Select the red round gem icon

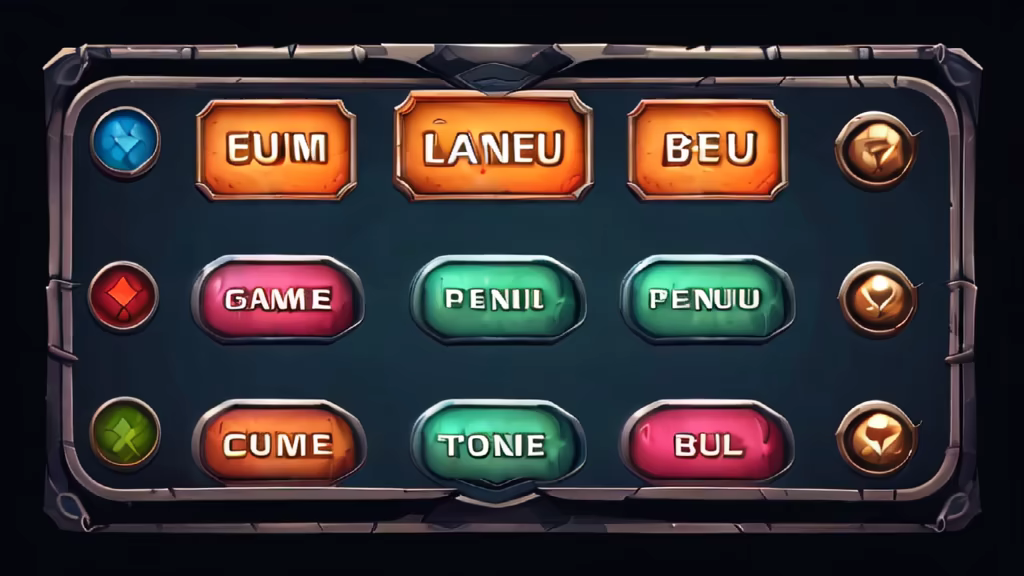(123, 295)
